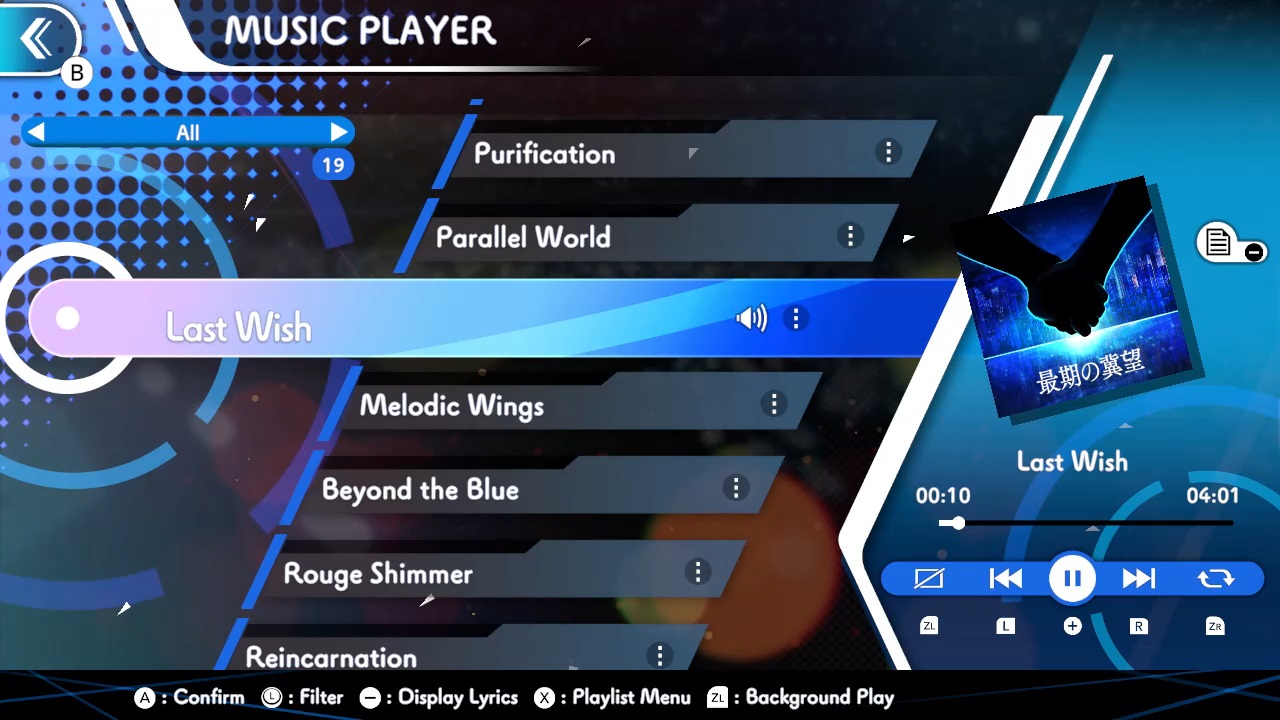Skip to the next track

pos(1139,578)
